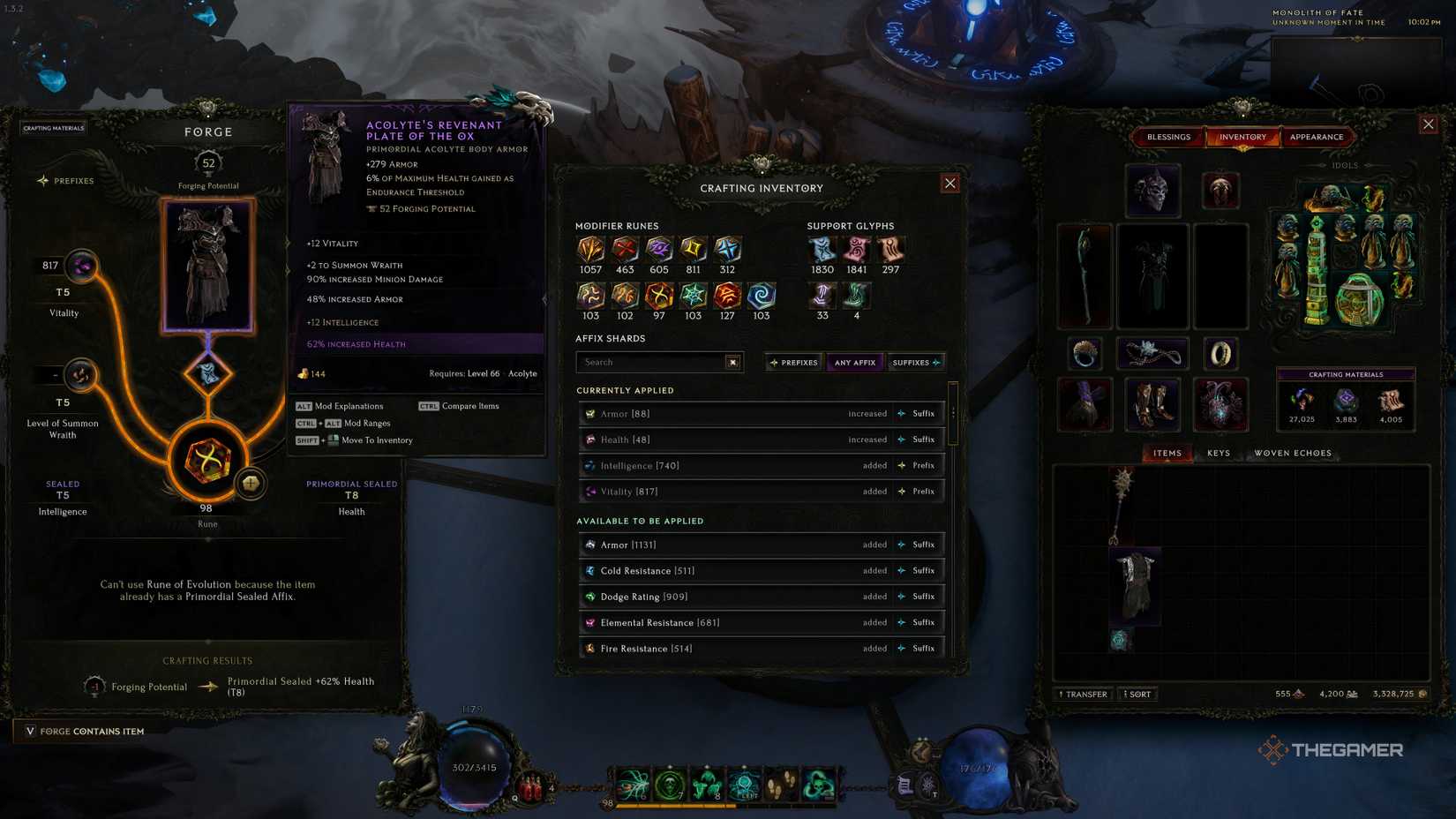Expand the Idols section header
Image resolution: width=1456 pixels, height=819 pixels.
(1345, 164)
